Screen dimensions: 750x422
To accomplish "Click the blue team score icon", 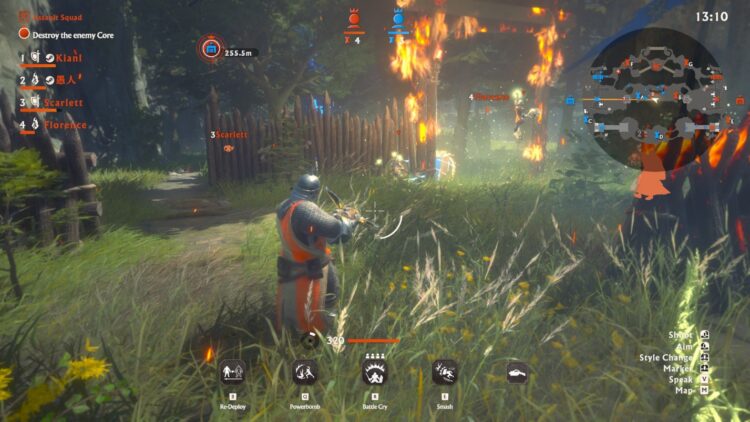I will 398,18.
